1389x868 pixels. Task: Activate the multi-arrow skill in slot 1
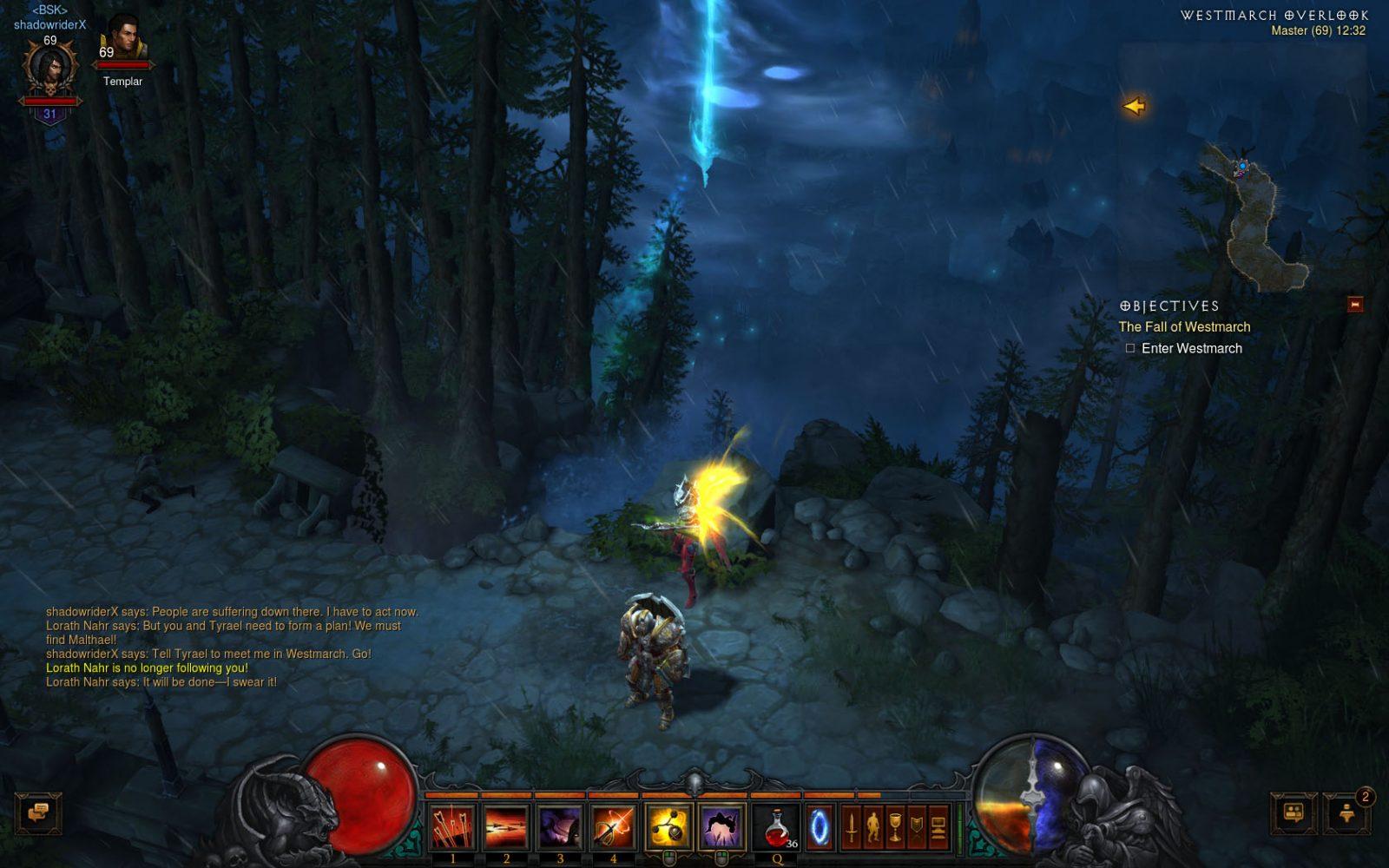[452, 826]
